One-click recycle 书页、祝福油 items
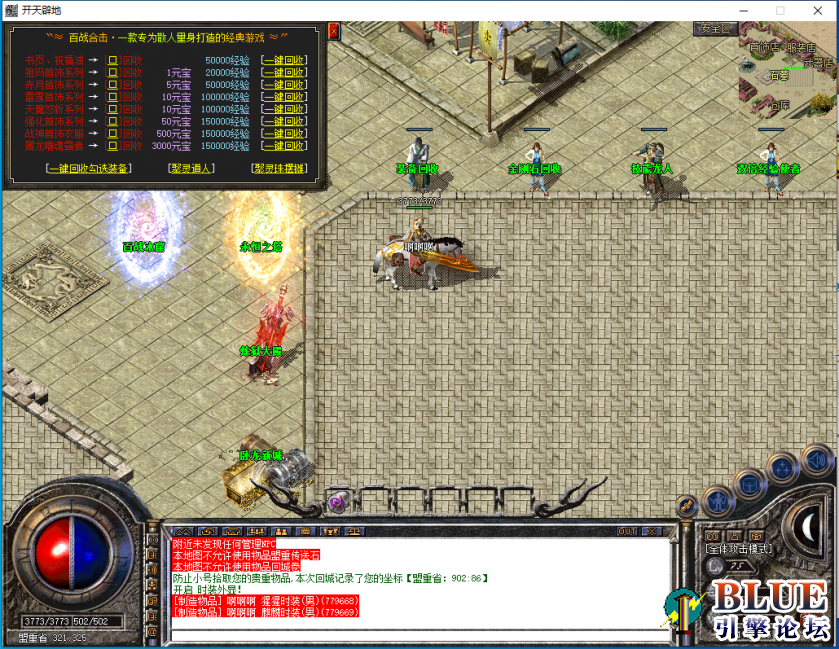This screenshot has height=649, width=839. tap(283, 61)
